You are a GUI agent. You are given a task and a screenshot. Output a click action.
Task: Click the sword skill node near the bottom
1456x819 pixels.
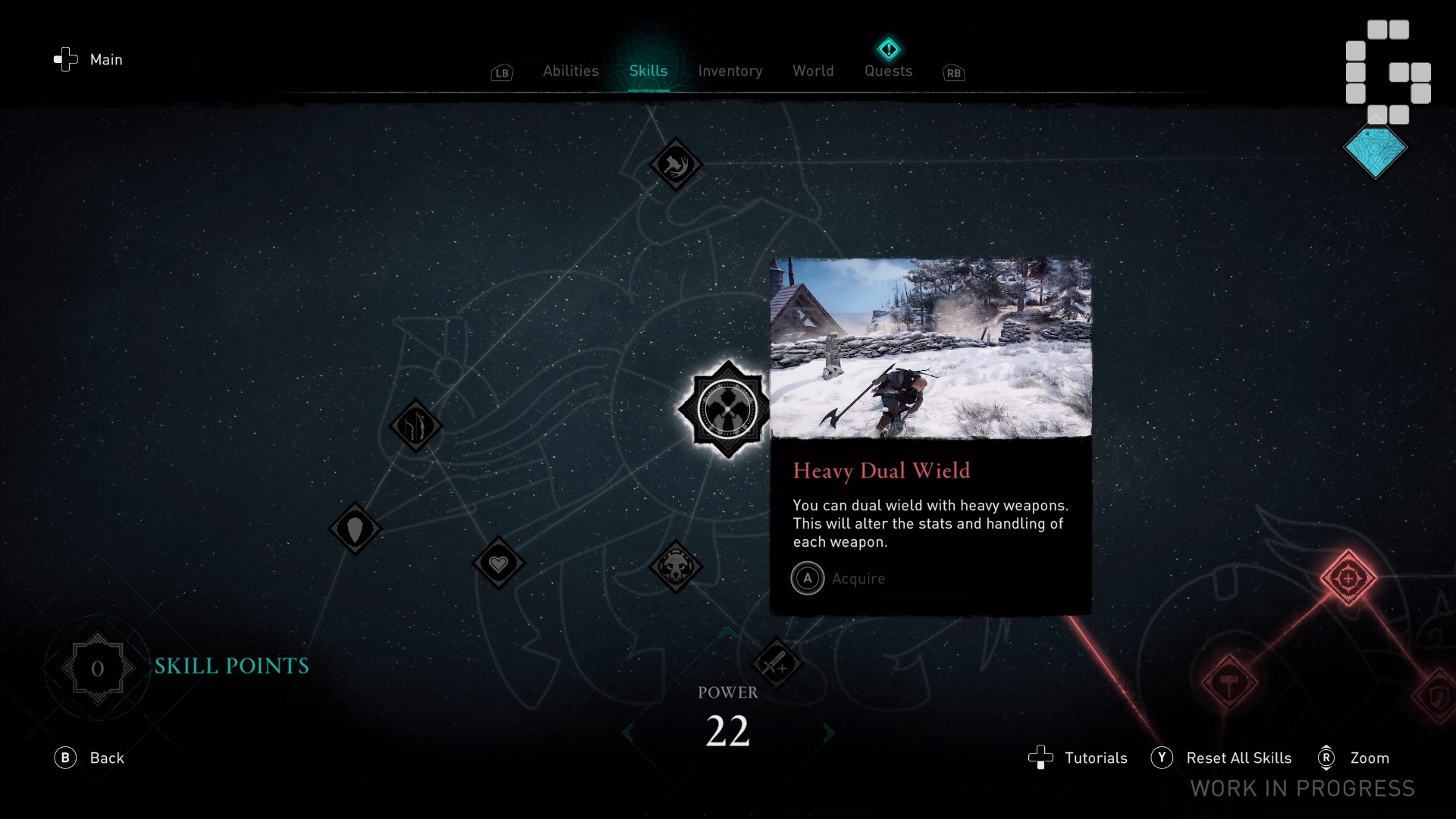[777, 665]
